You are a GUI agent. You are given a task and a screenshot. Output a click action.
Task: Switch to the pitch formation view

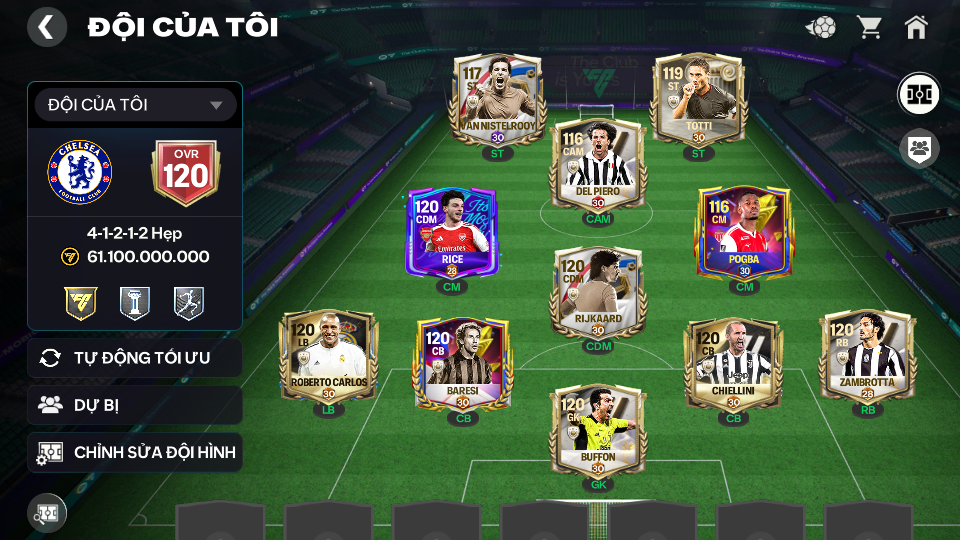(x=917, y=93)
